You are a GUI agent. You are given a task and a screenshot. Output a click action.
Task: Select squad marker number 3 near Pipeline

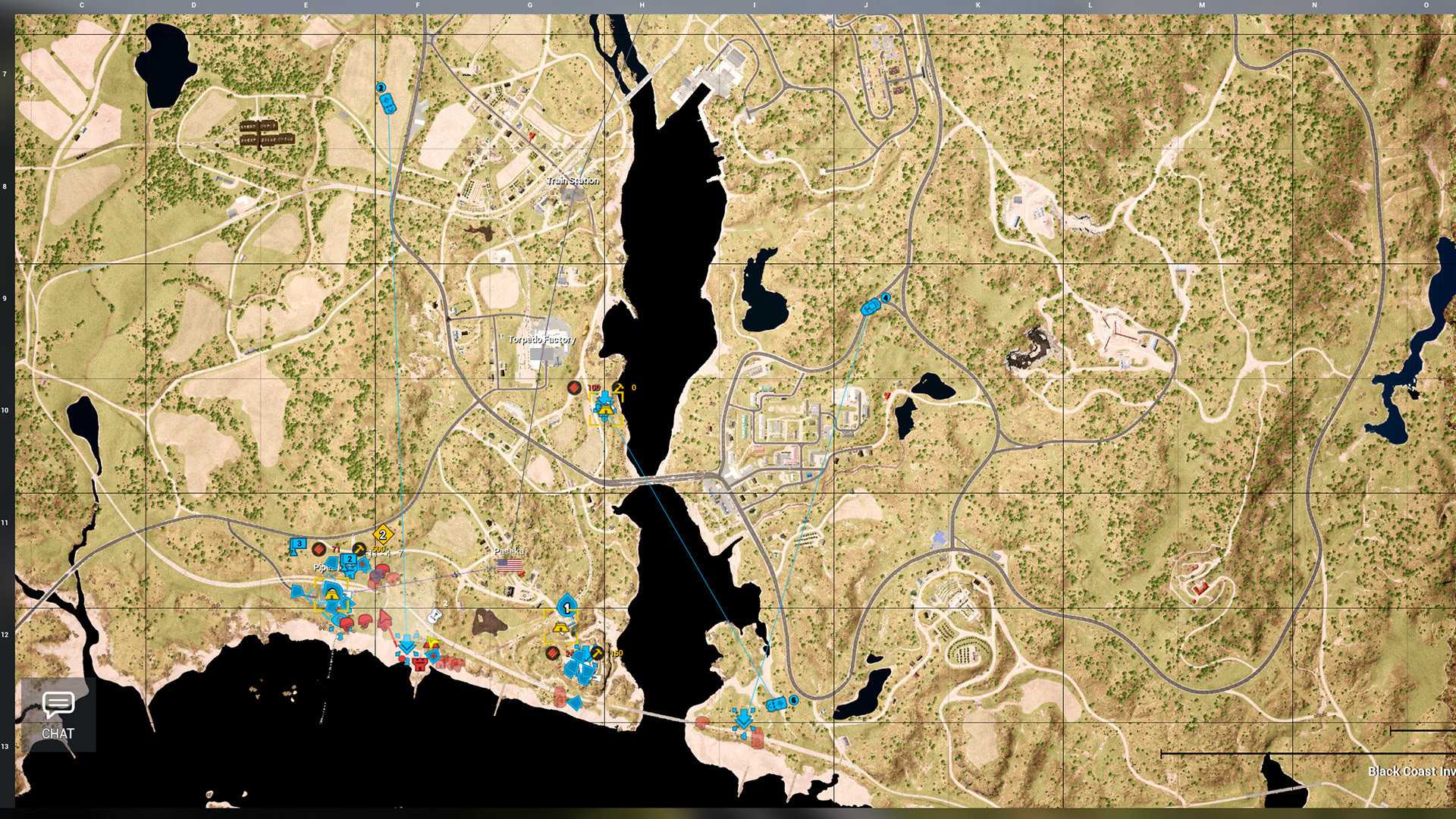299,544
